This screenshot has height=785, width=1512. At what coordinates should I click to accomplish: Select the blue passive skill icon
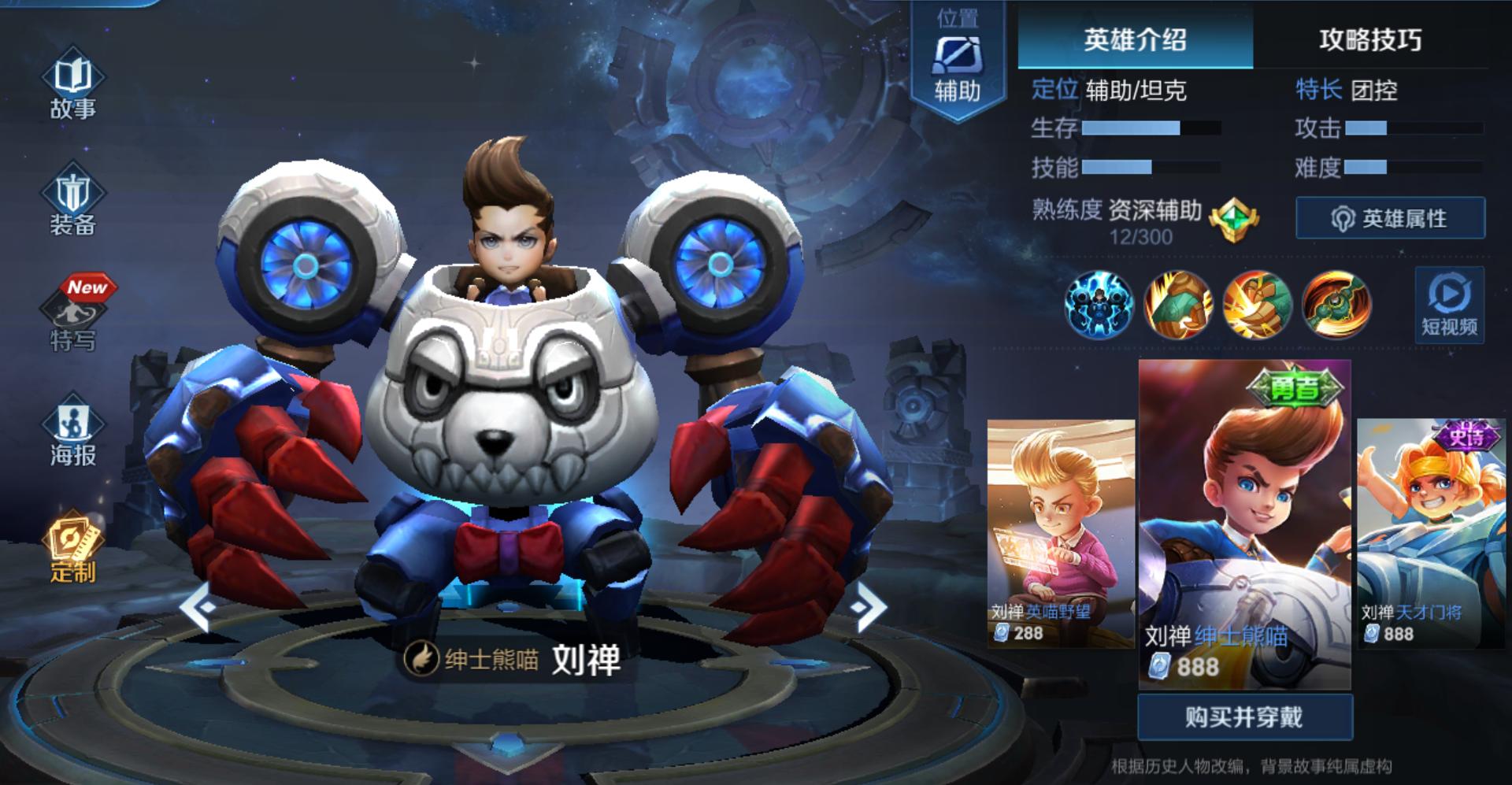coord(1099,305)
